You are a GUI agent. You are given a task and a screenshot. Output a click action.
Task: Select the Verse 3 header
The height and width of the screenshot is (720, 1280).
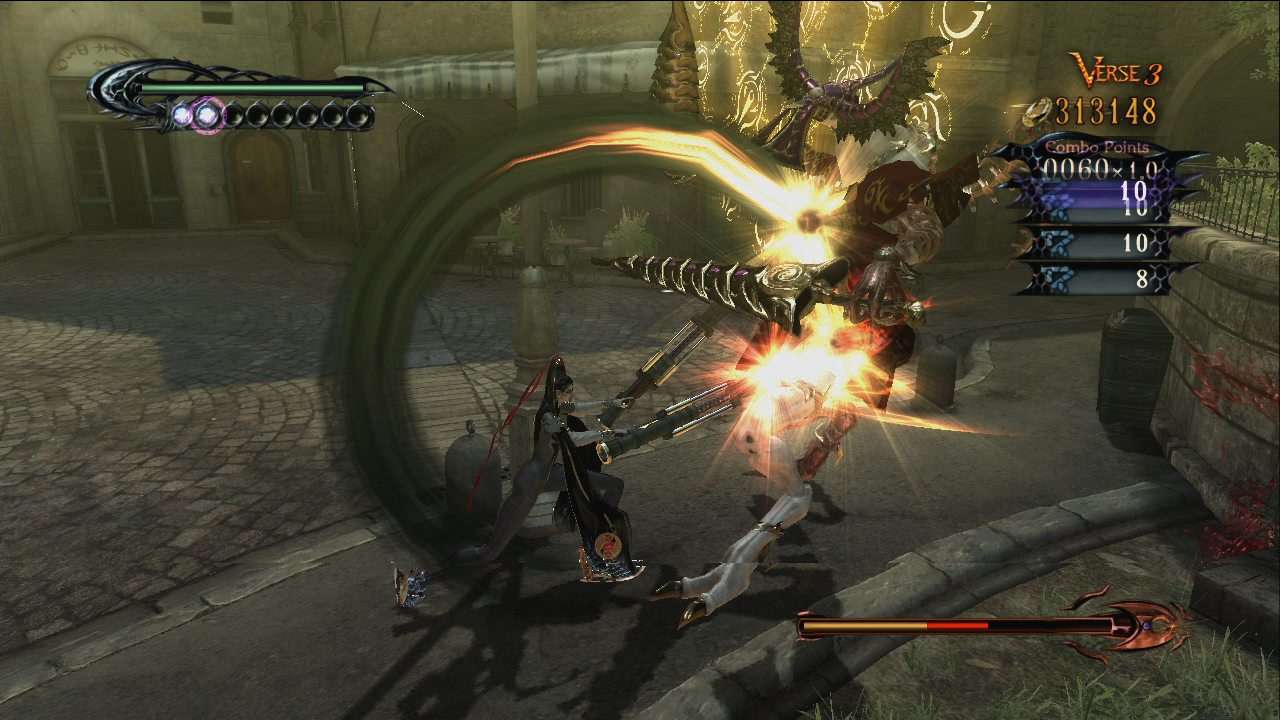(1119, 71)
